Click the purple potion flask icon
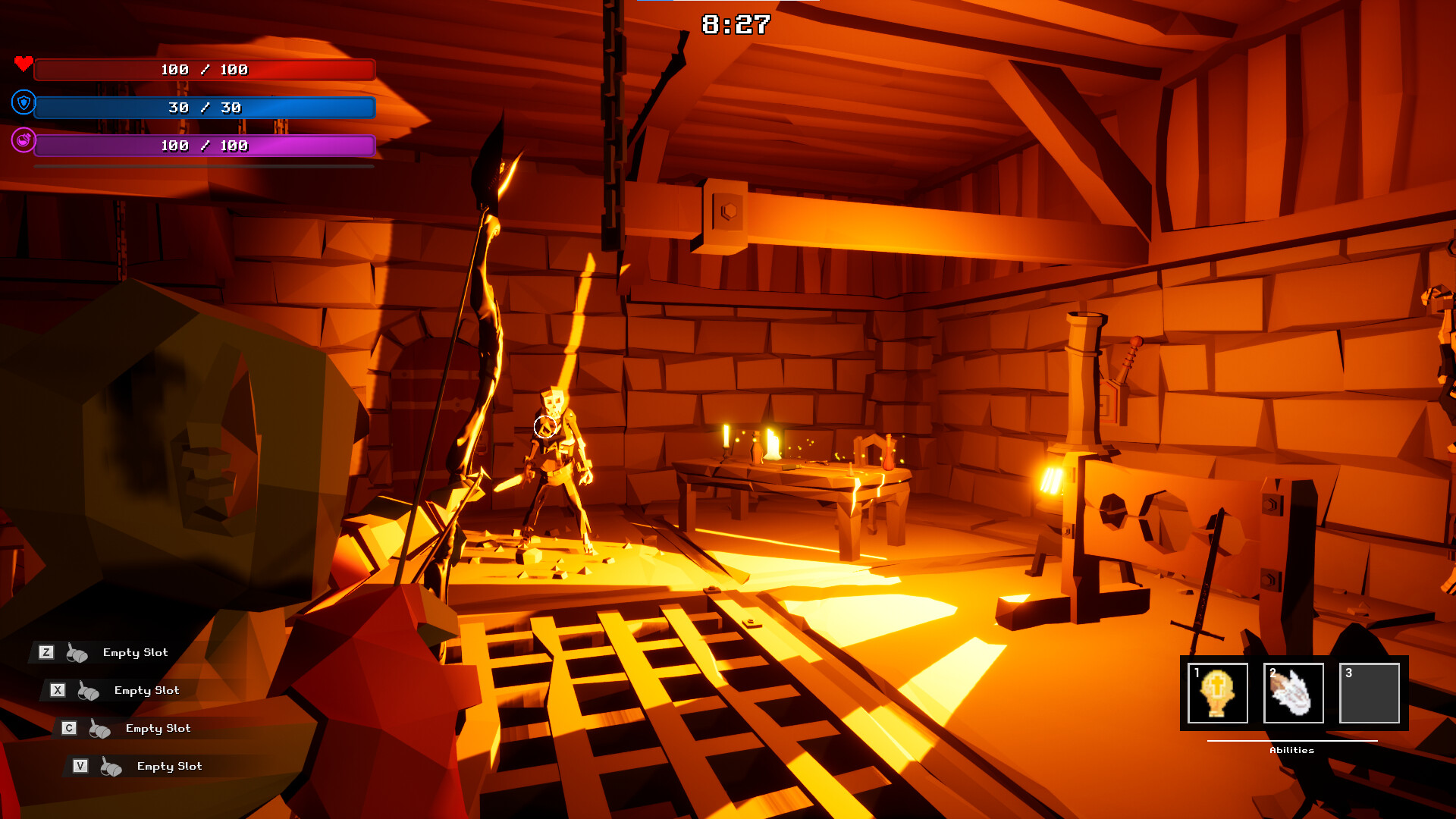 [24, 142]
